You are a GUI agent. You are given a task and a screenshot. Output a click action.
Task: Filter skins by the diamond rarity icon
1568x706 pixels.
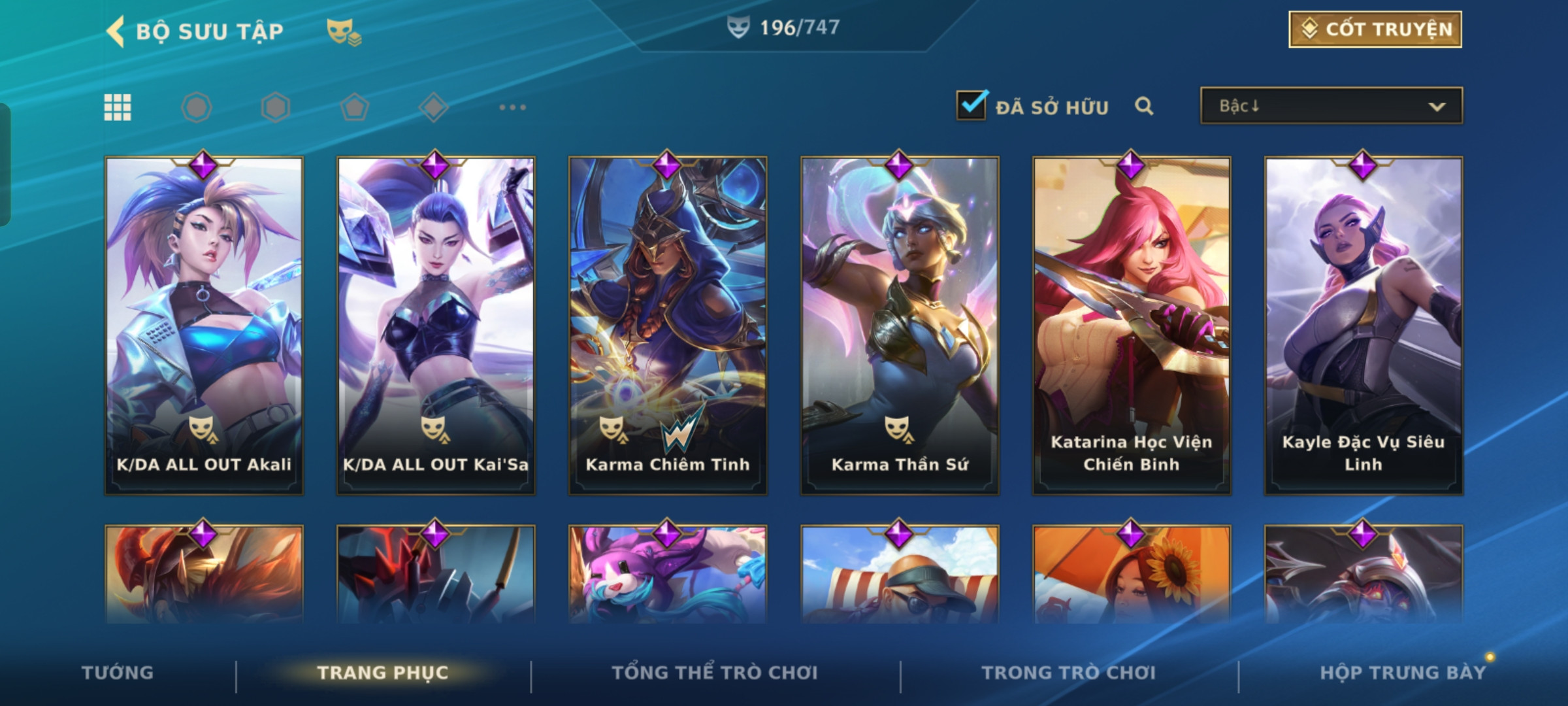tap(433, 107)
